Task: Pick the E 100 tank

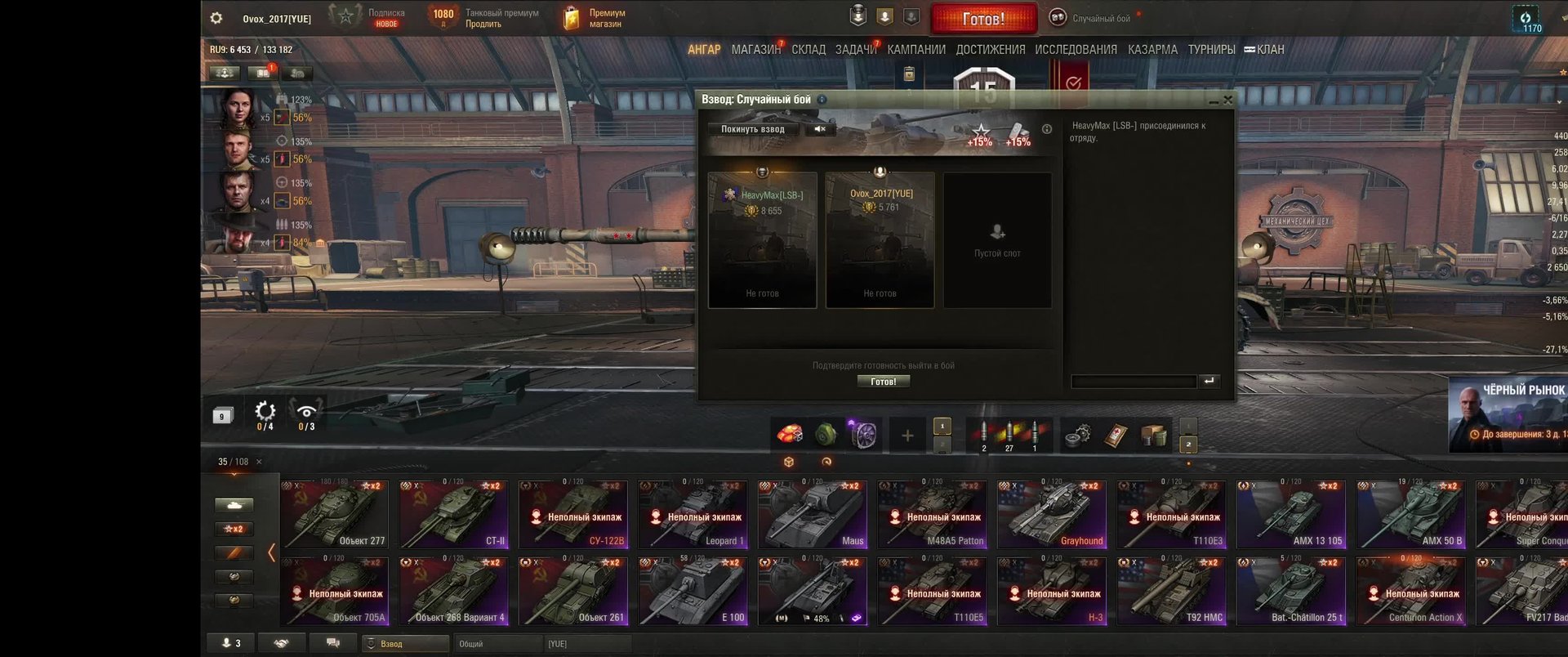Action: 693,592
